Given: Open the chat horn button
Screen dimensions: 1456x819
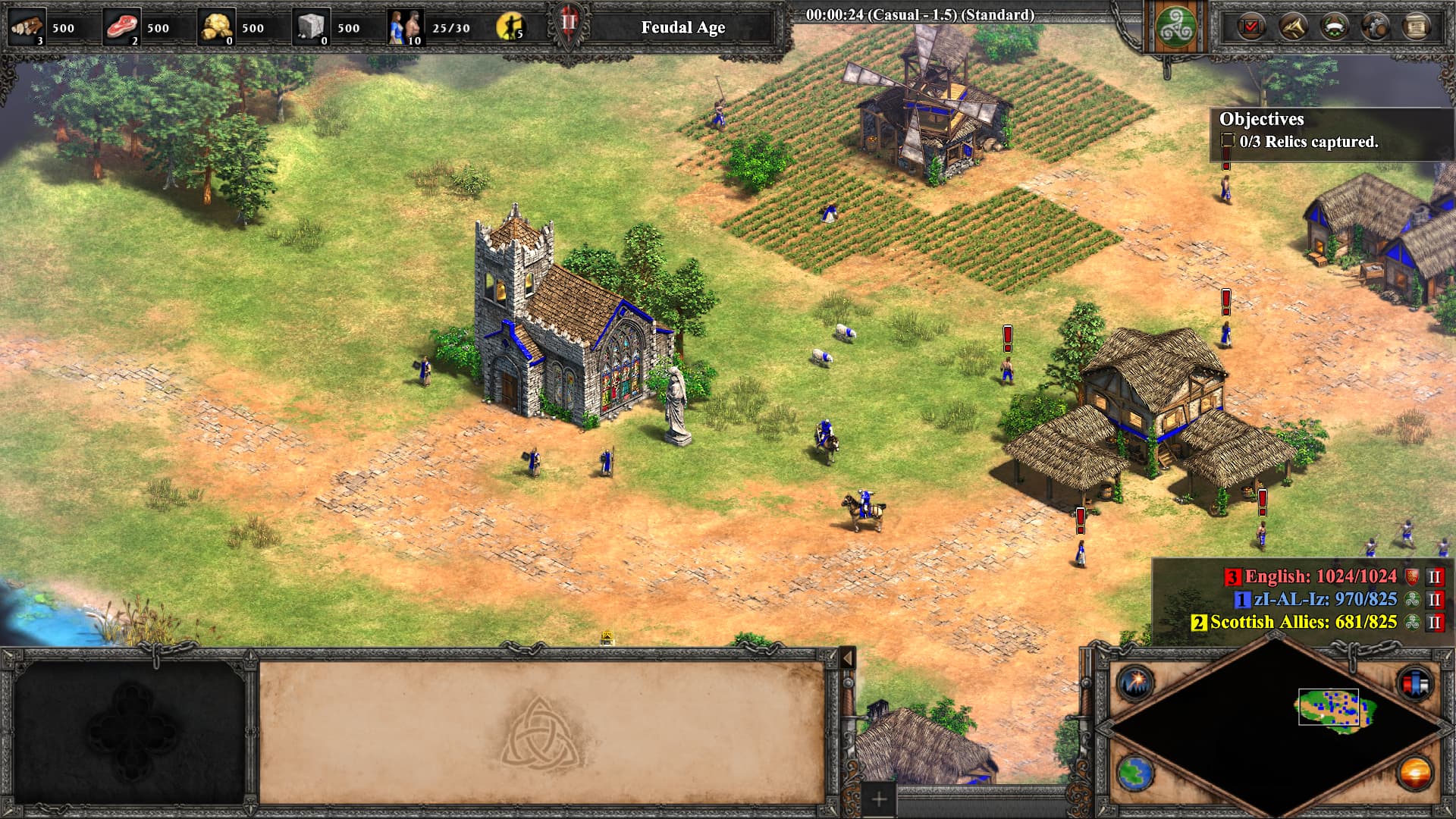Looking at the screenshot, I should coord(1293,27).
